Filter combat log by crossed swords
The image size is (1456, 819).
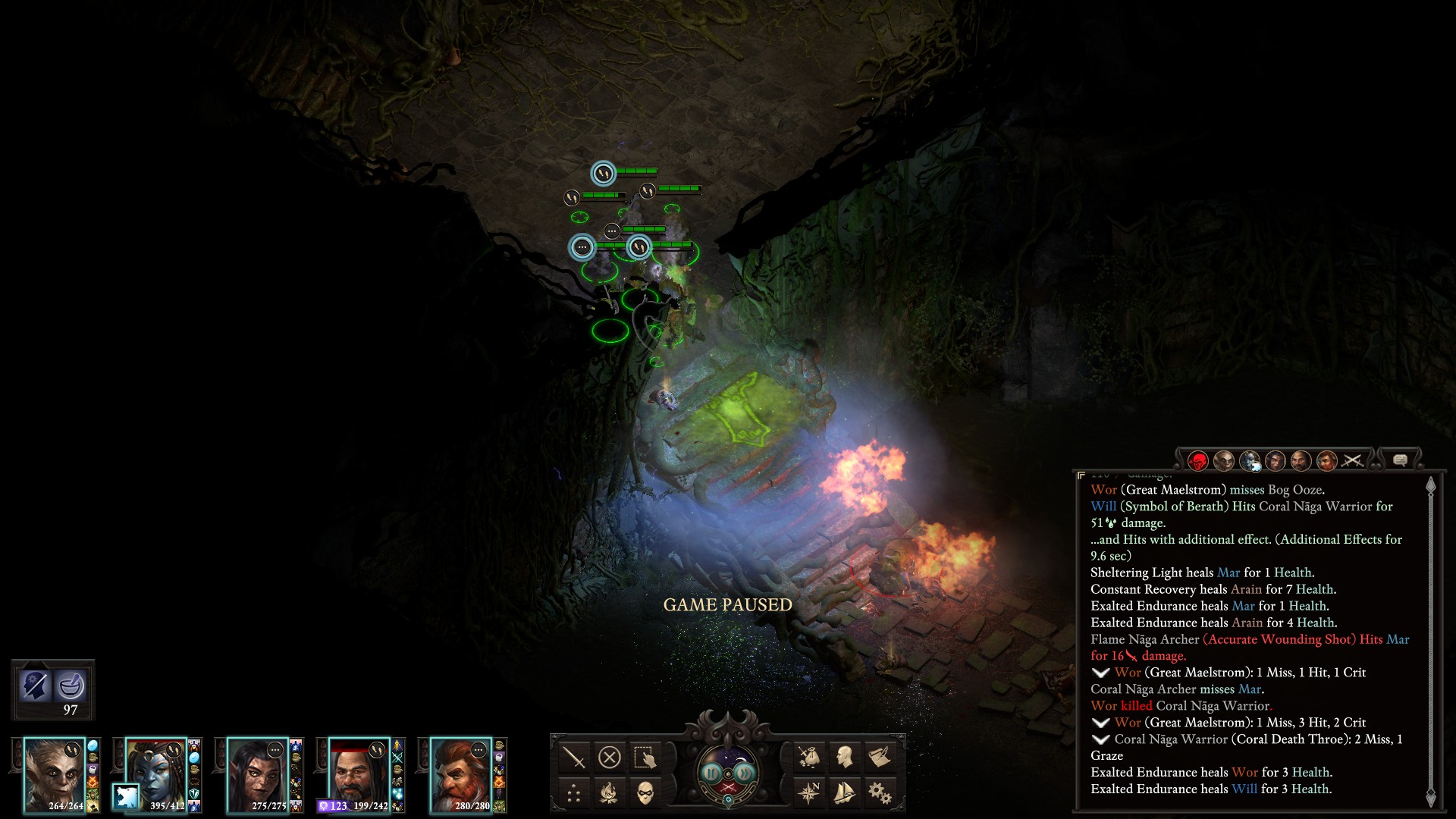(1353, 460)
